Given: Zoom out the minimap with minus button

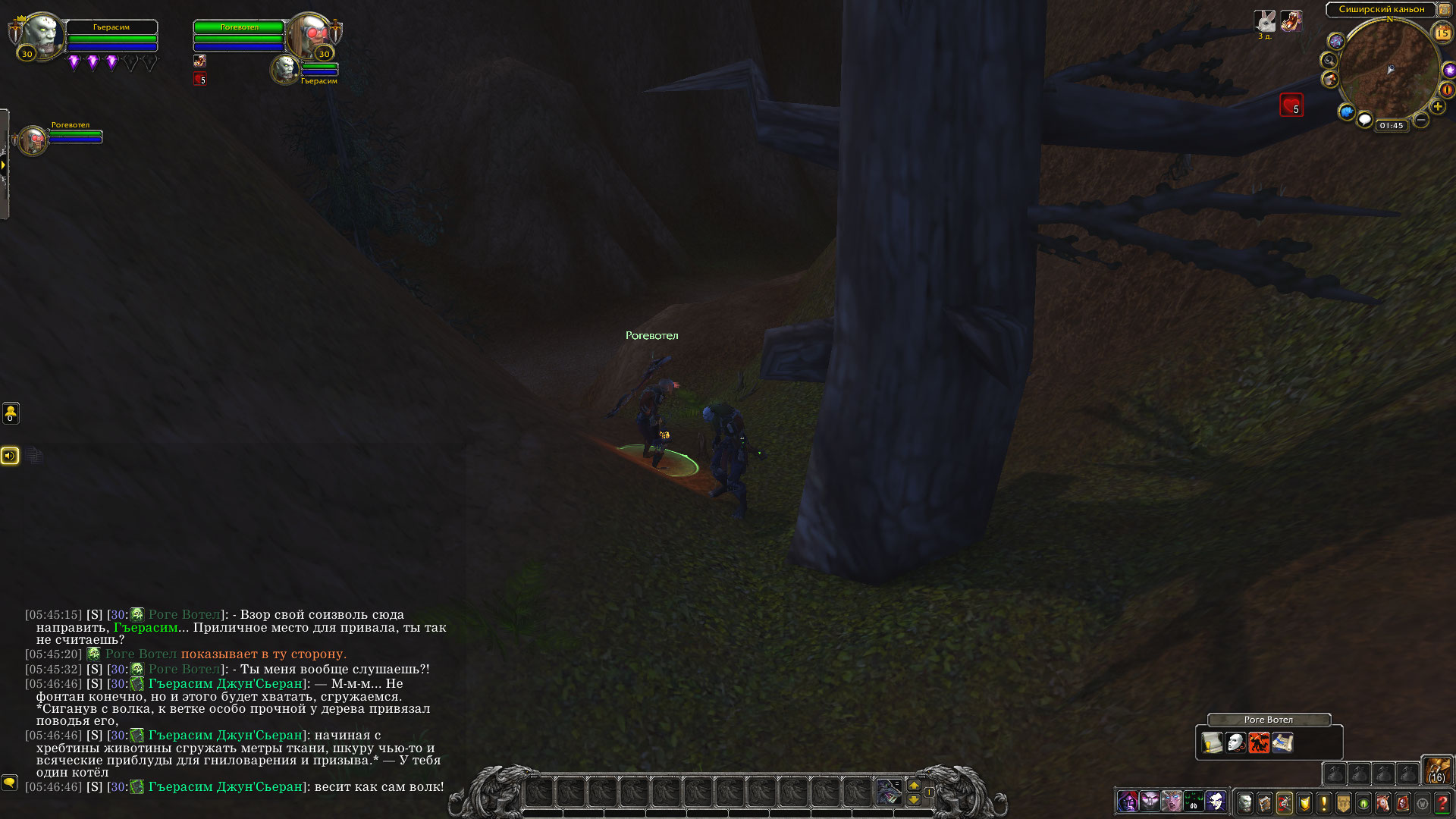Looking at the screenshot, I should (x=1421, y=120).
